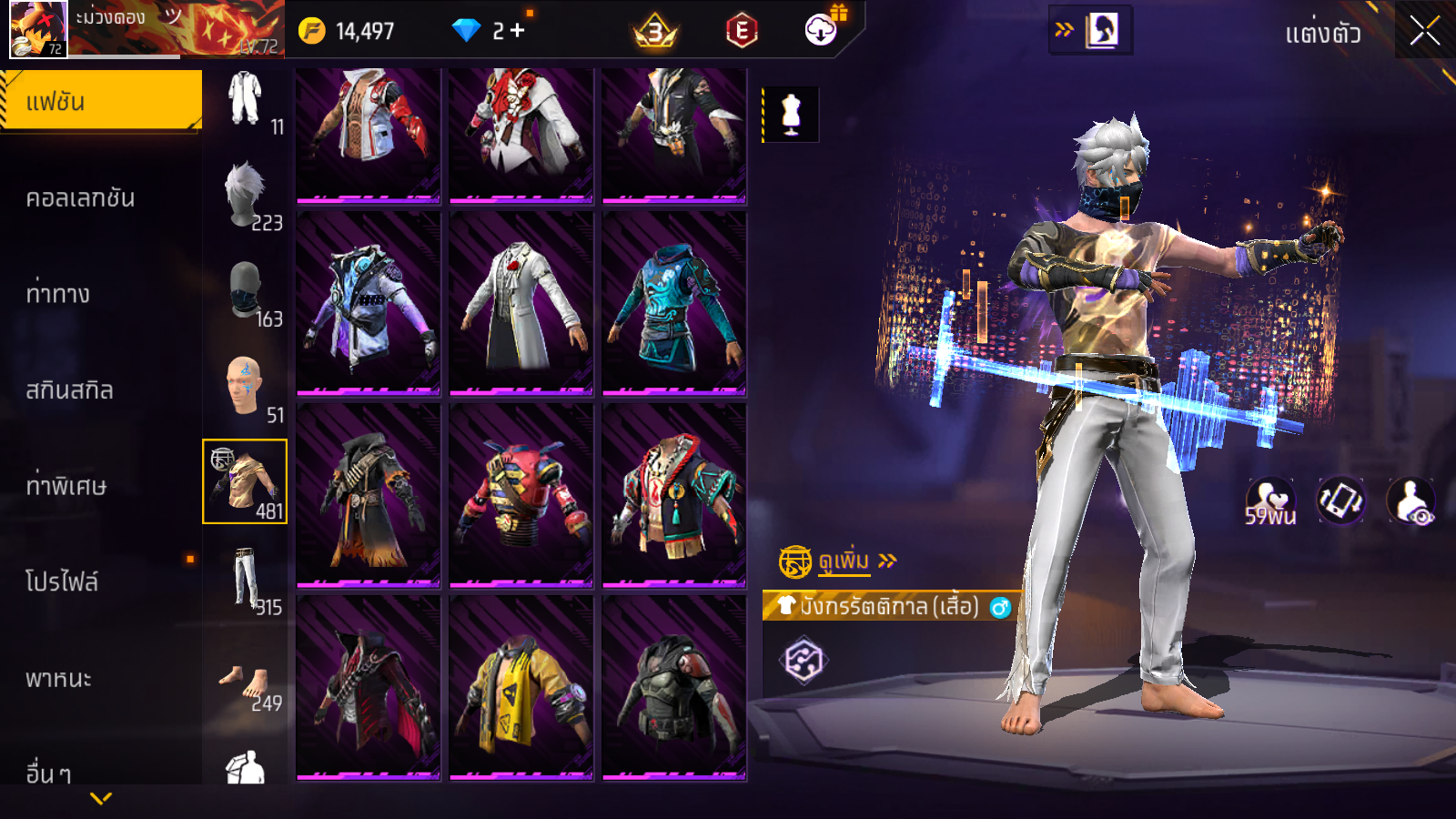The width and height of the screenshot is (1456, 819).
Task: Switch to the พาหนะ vehicle tab
Action: (x=59, y=679)
